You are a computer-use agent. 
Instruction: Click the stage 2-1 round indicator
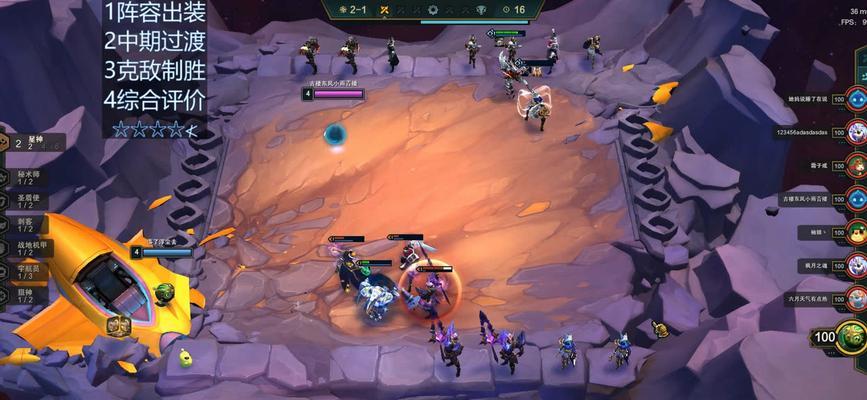point(352,9)
